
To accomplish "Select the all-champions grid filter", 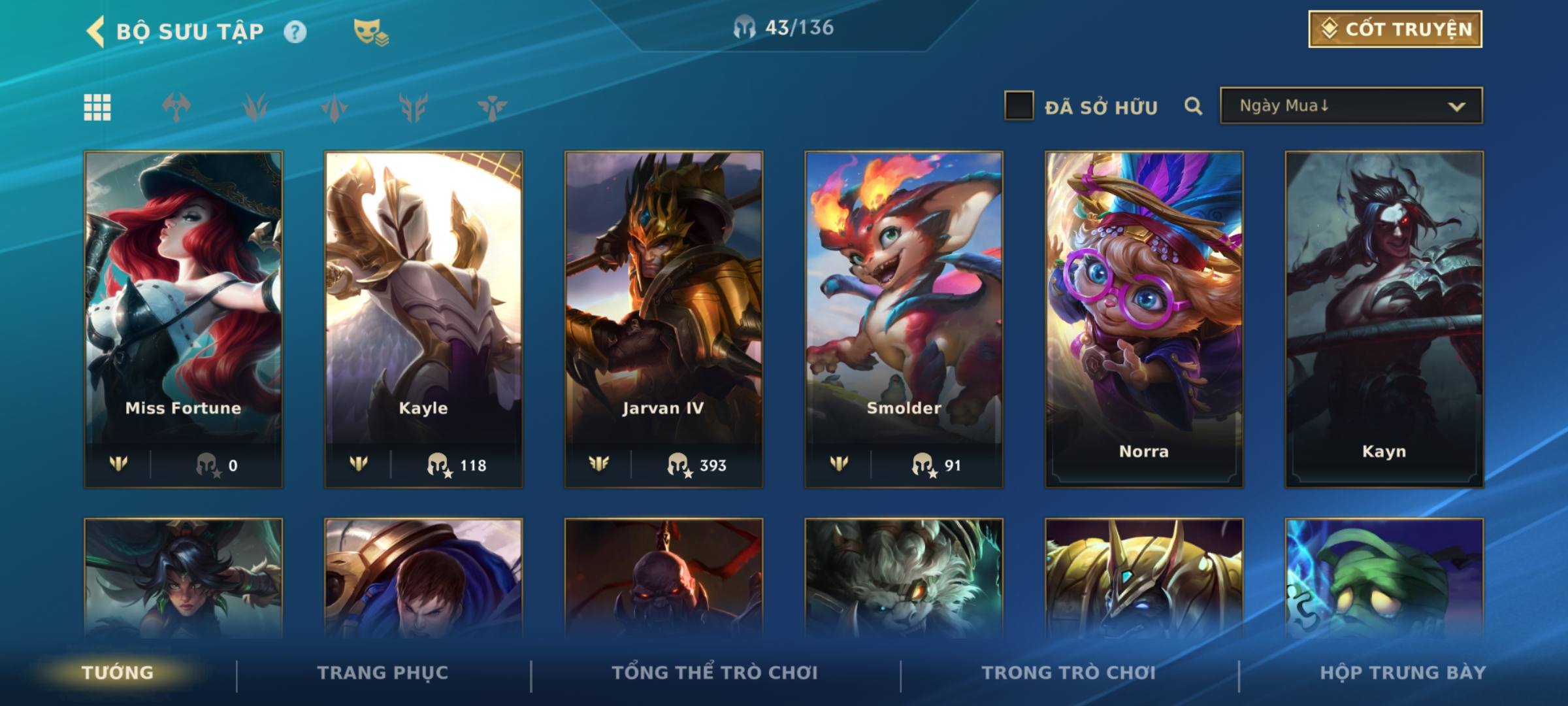I will click(97, 107).
